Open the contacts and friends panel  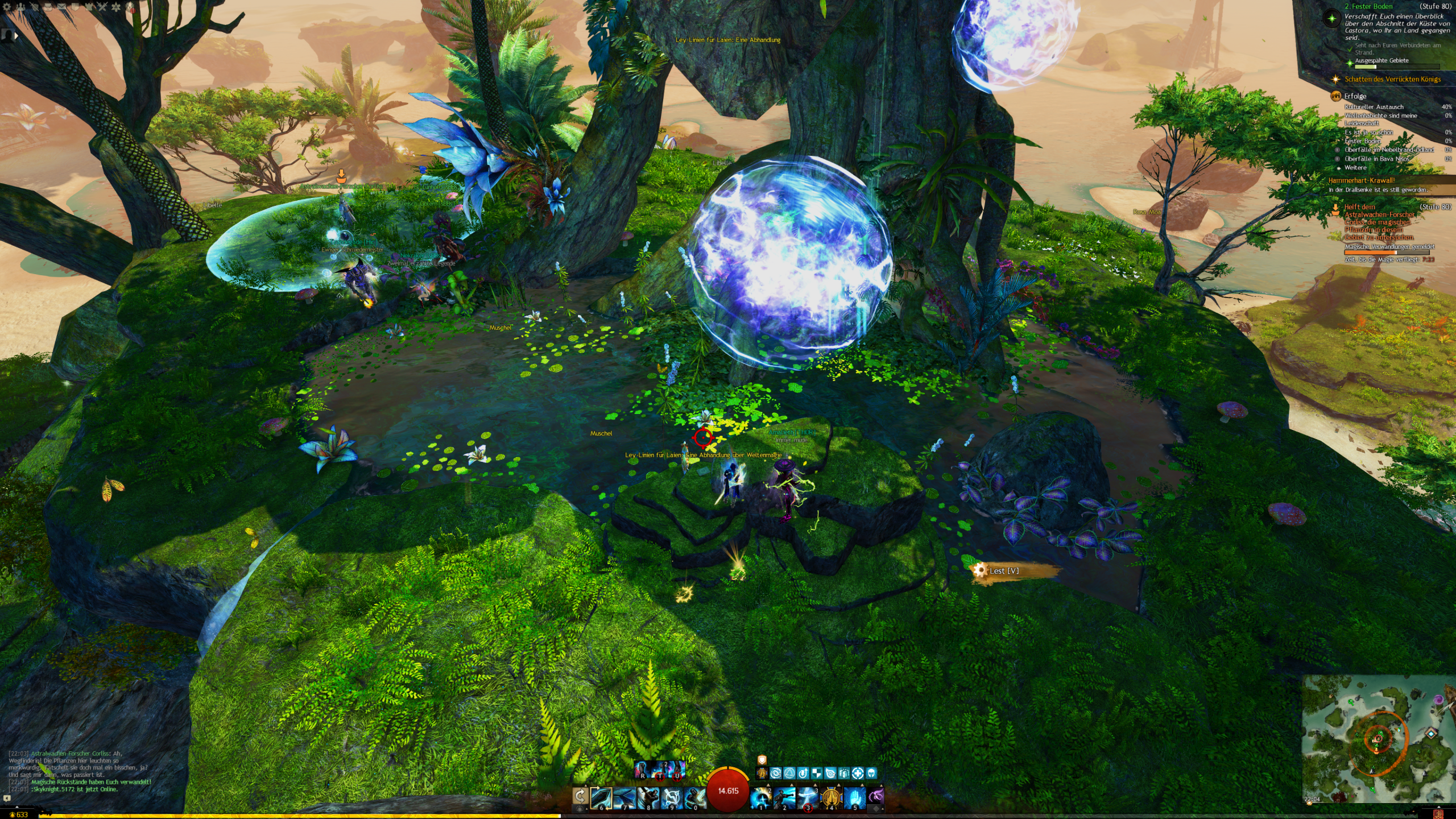tap(21, 7)
